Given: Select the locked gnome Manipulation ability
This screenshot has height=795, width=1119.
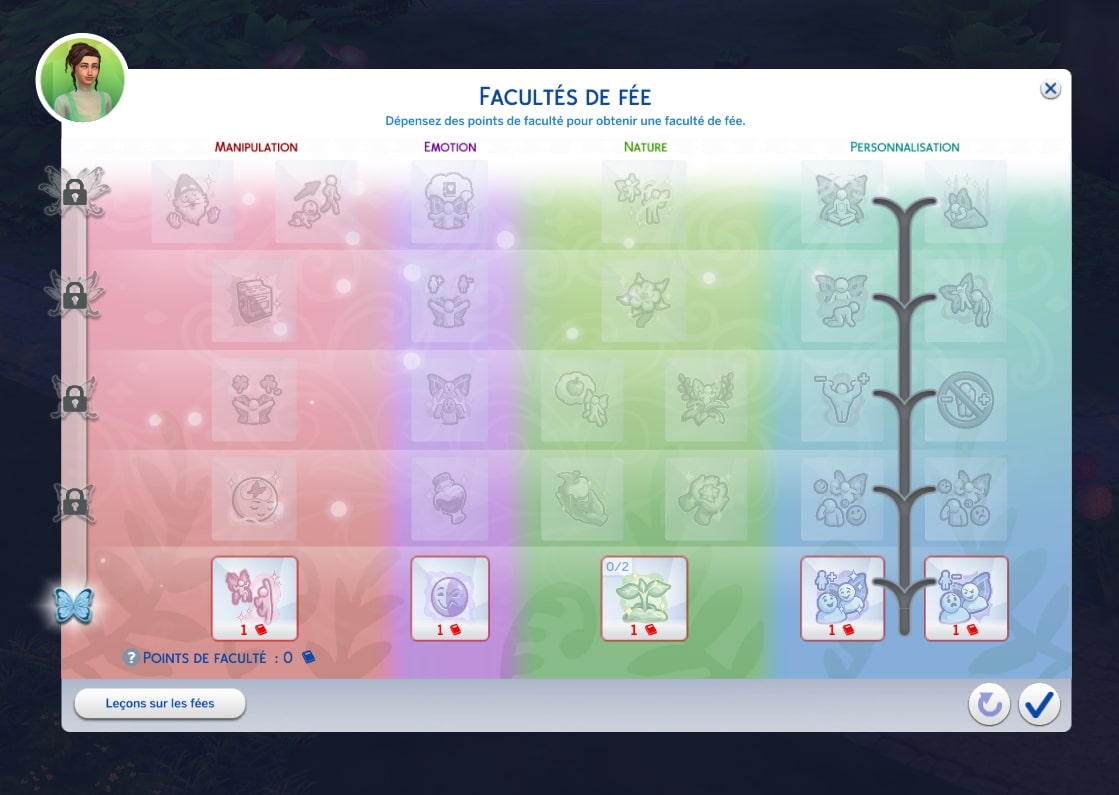Looking at the screenshot, I should click(193, 201).
